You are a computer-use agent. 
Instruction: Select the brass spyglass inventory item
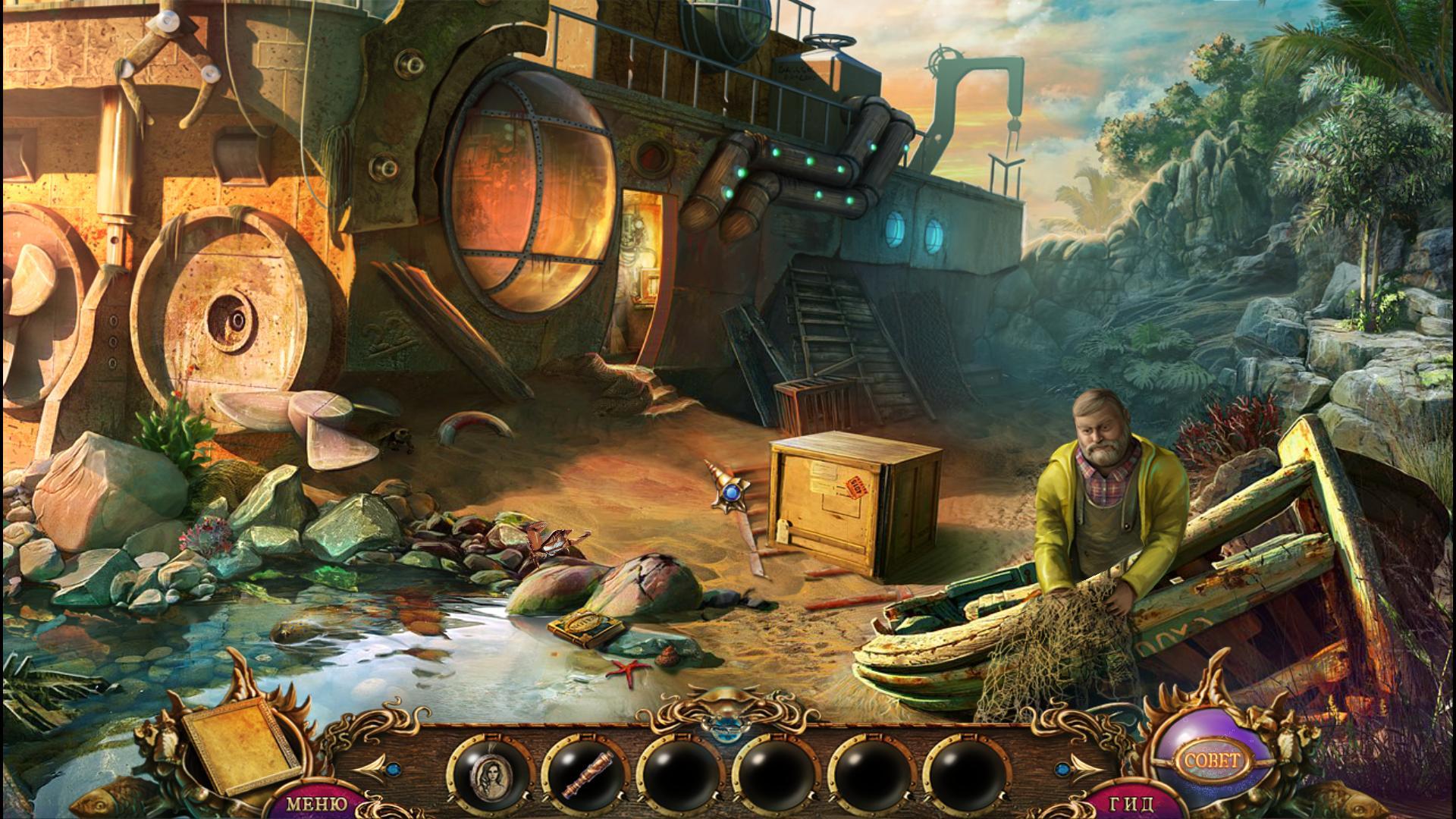point(585,774)
